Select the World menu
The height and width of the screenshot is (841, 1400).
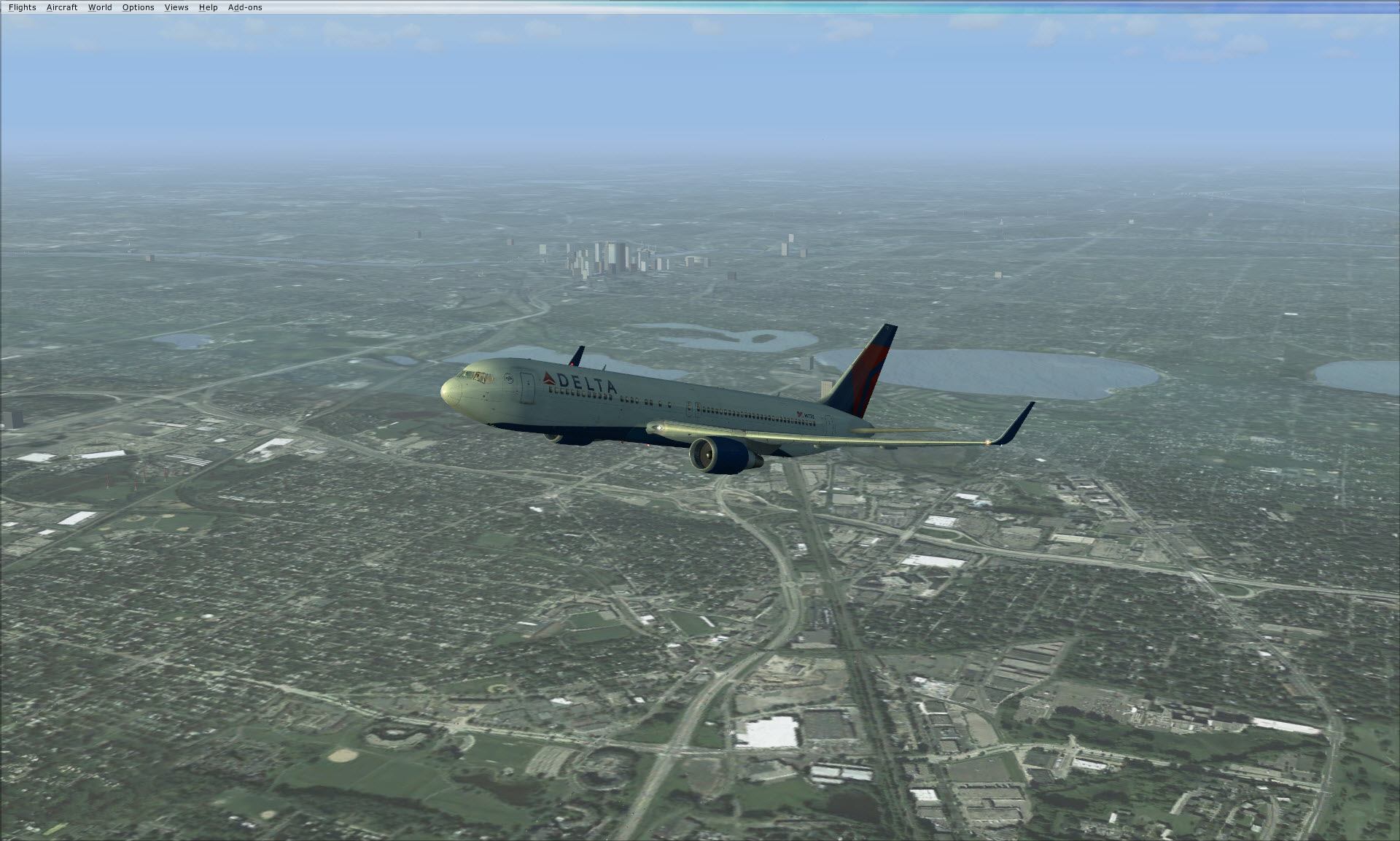pyautogui.click(x=100, y=7)
